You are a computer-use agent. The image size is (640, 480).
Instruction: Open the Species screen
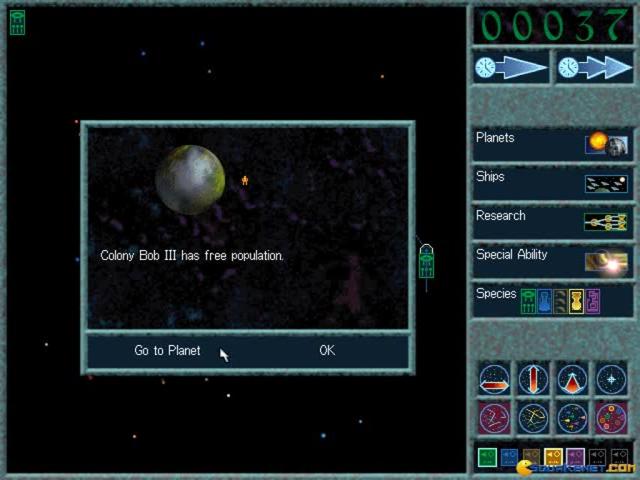pos(552,299)
